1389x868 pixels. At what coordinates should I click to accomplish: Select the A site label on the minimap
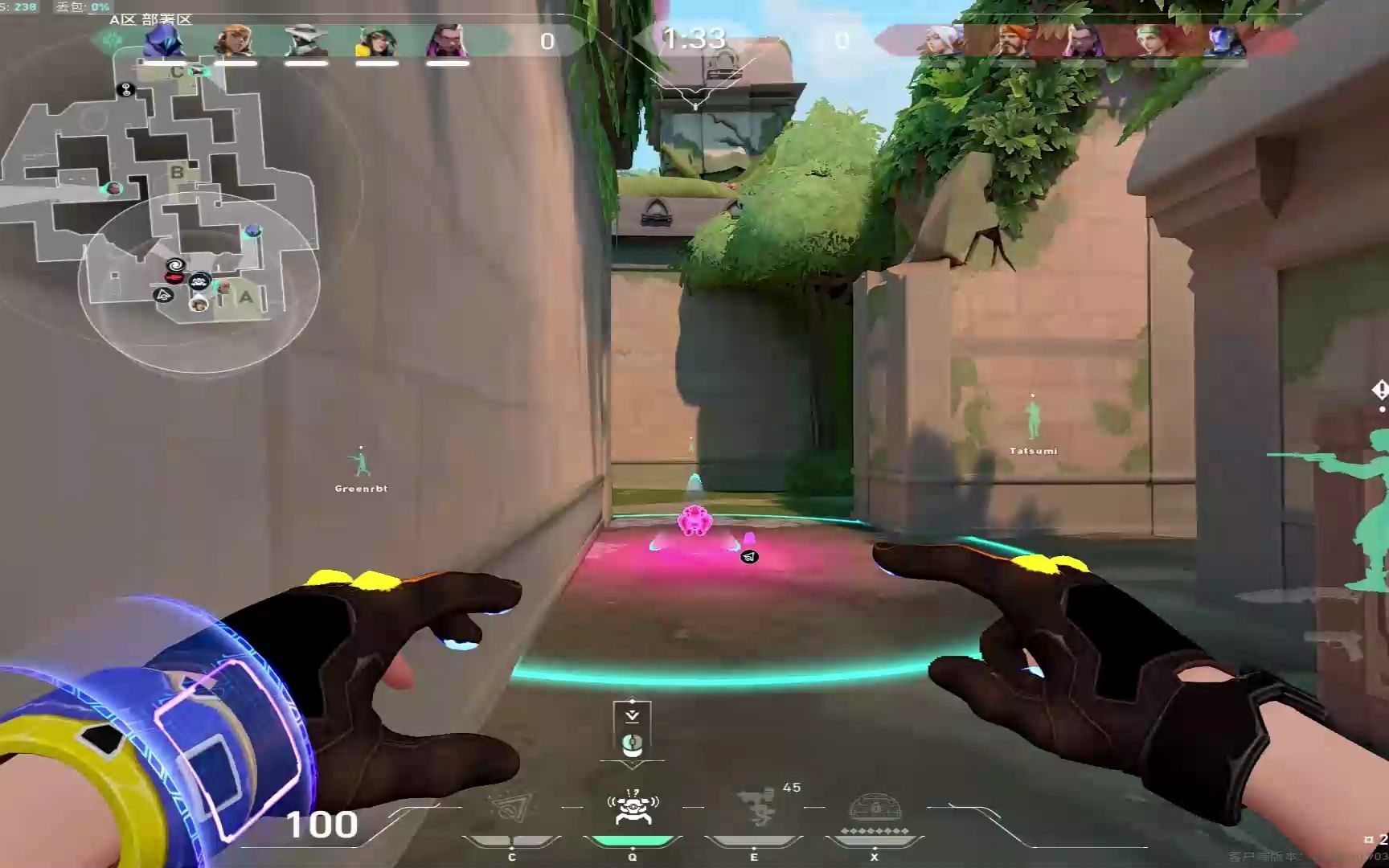[x=246, y=297]
